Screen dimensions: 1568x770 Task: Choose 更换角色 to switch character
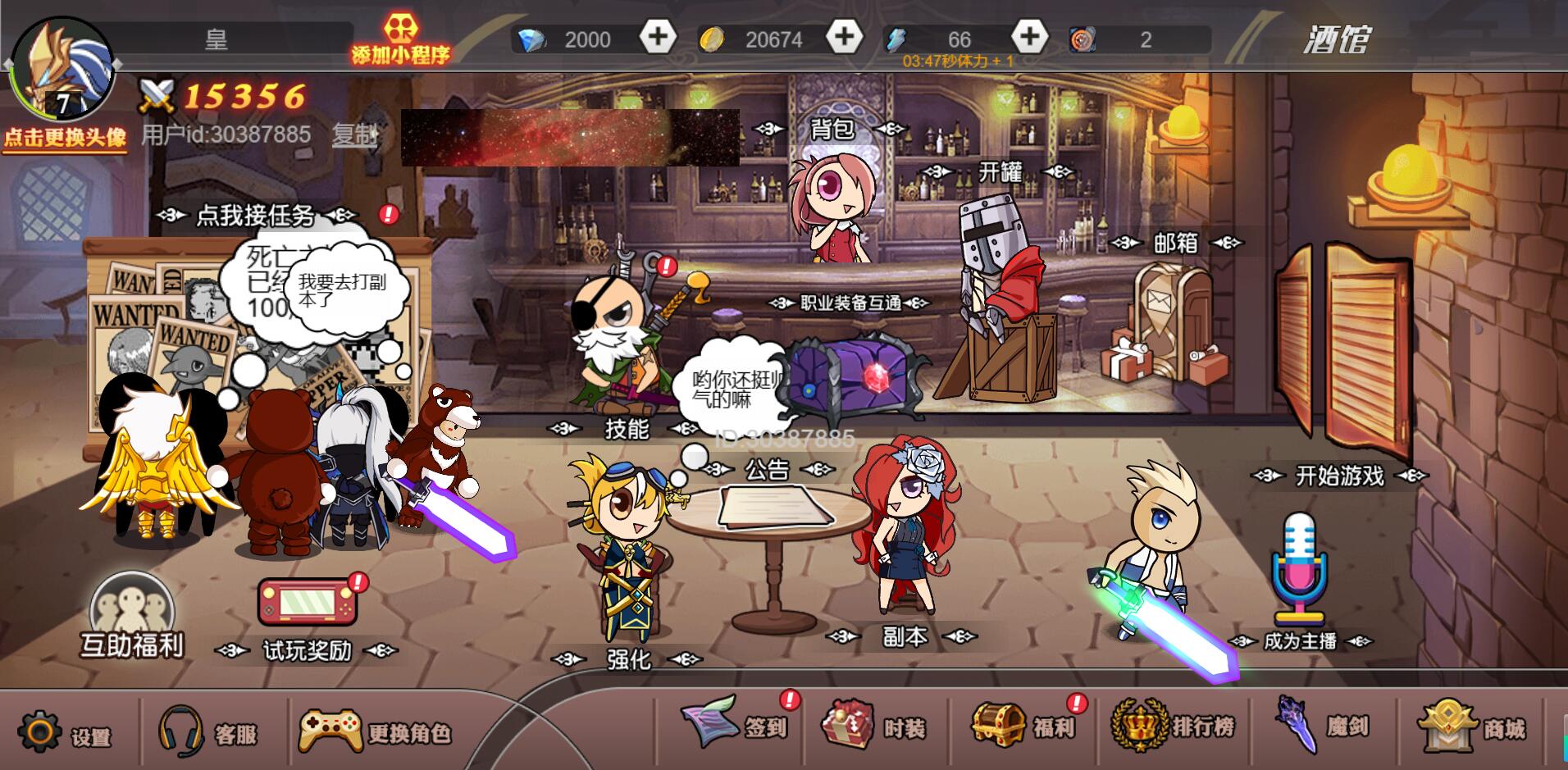tap(375, 731)
